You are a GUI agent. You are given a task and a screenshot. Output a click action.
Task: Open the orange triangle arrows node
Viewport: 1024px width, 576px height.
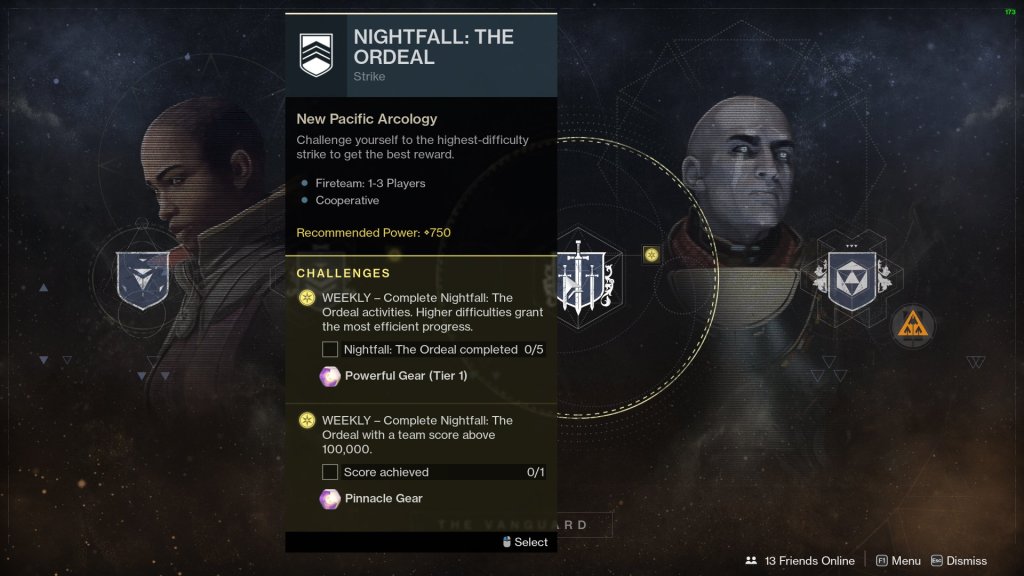pos(912,325)
